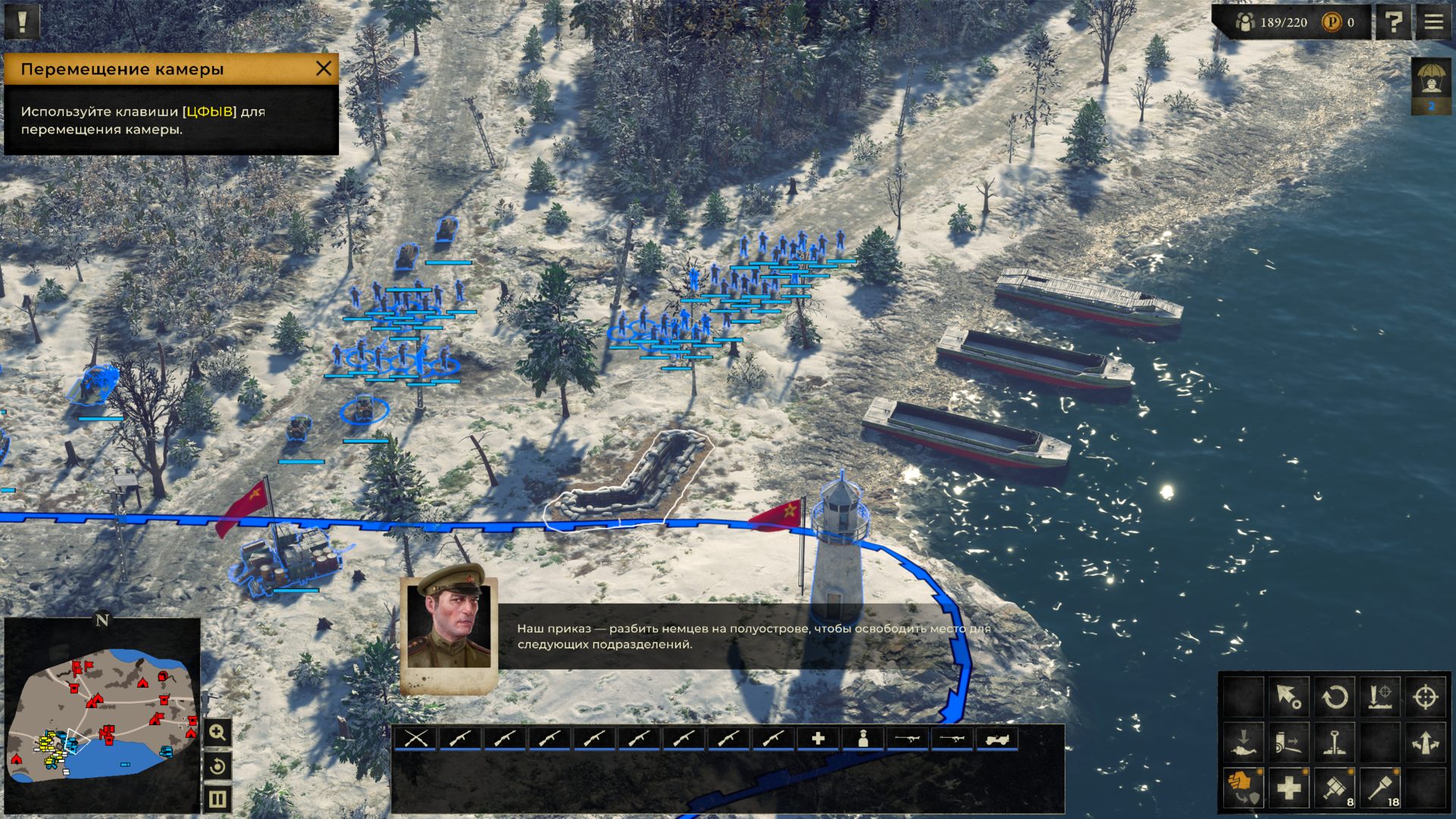
Task: Activate the crosshair attack command
Action: pyautogui.click(x=1426, y=696)
